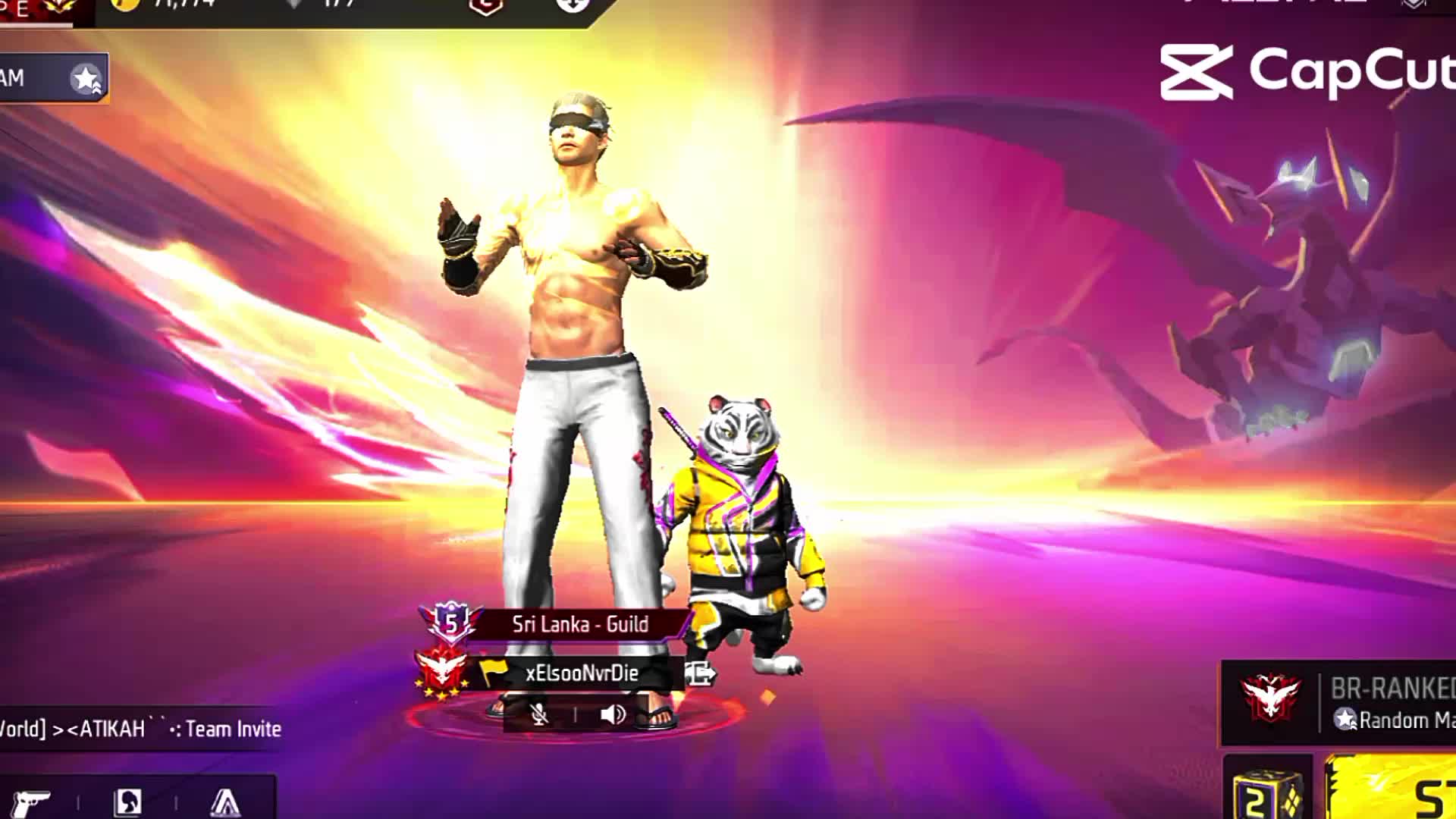Click the swap icon beside xElsooNvrDie's name
Image resolution: width=1456 pixels, height=819 pixels.
click(699, 673)
